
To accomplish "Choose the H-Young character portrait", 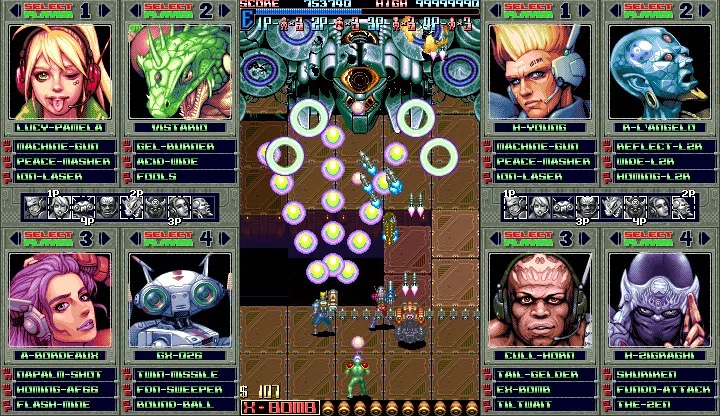I will point(539,72).
